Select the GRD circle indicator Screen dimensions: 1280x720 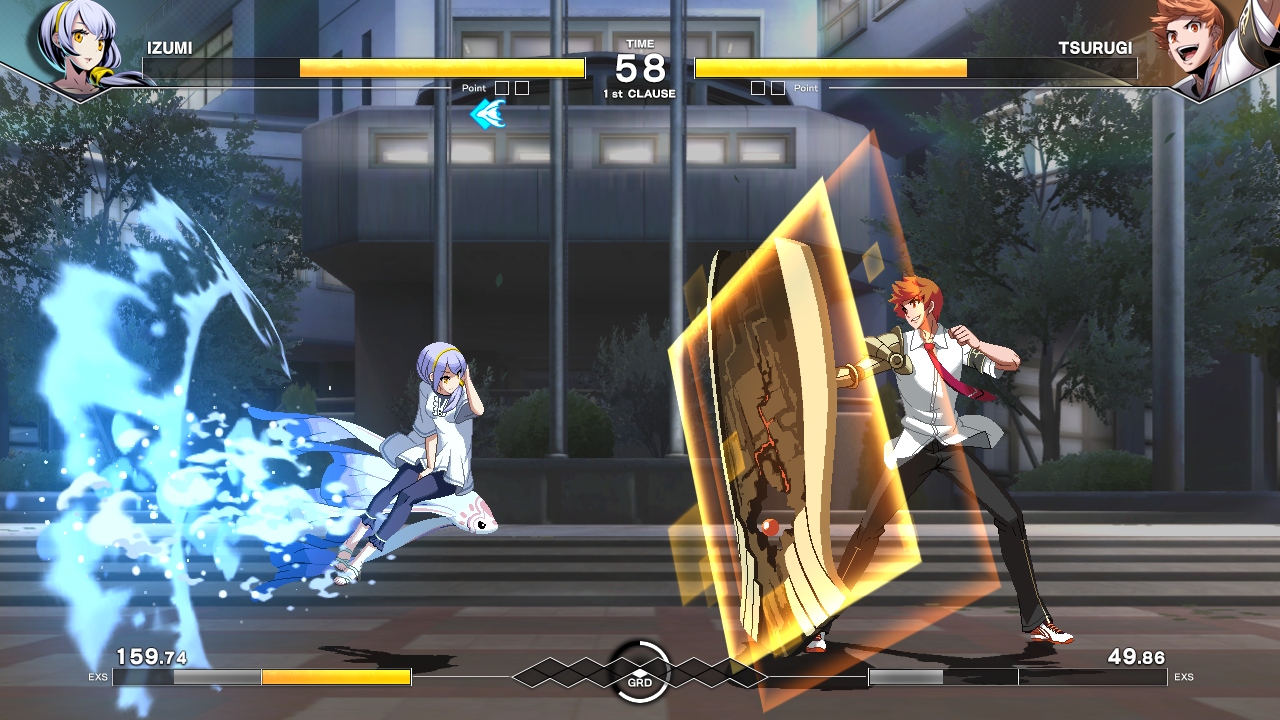click(x=640, y=672)
